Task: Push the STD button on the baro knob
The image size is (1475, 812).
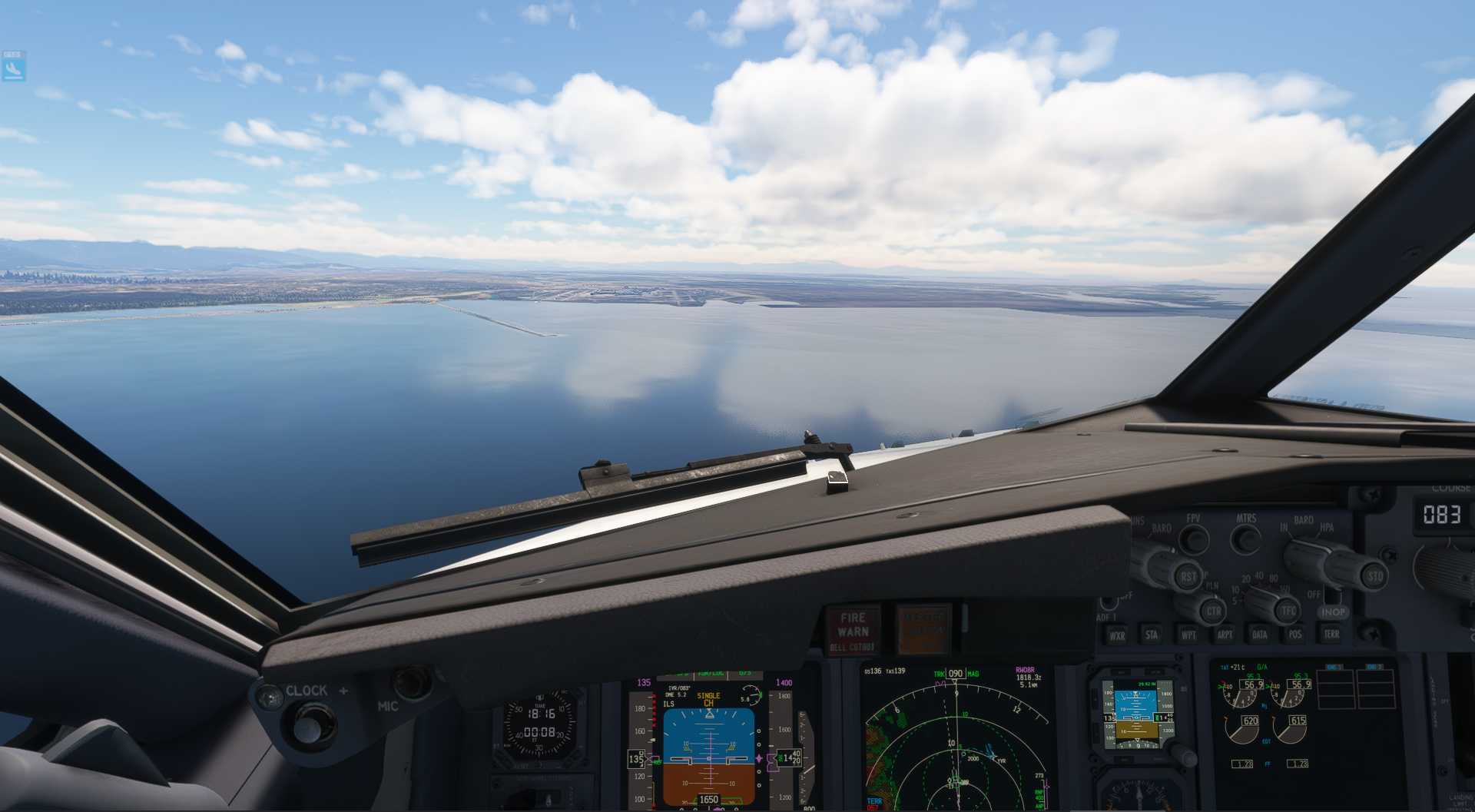Action: [x=1377, y=576]
